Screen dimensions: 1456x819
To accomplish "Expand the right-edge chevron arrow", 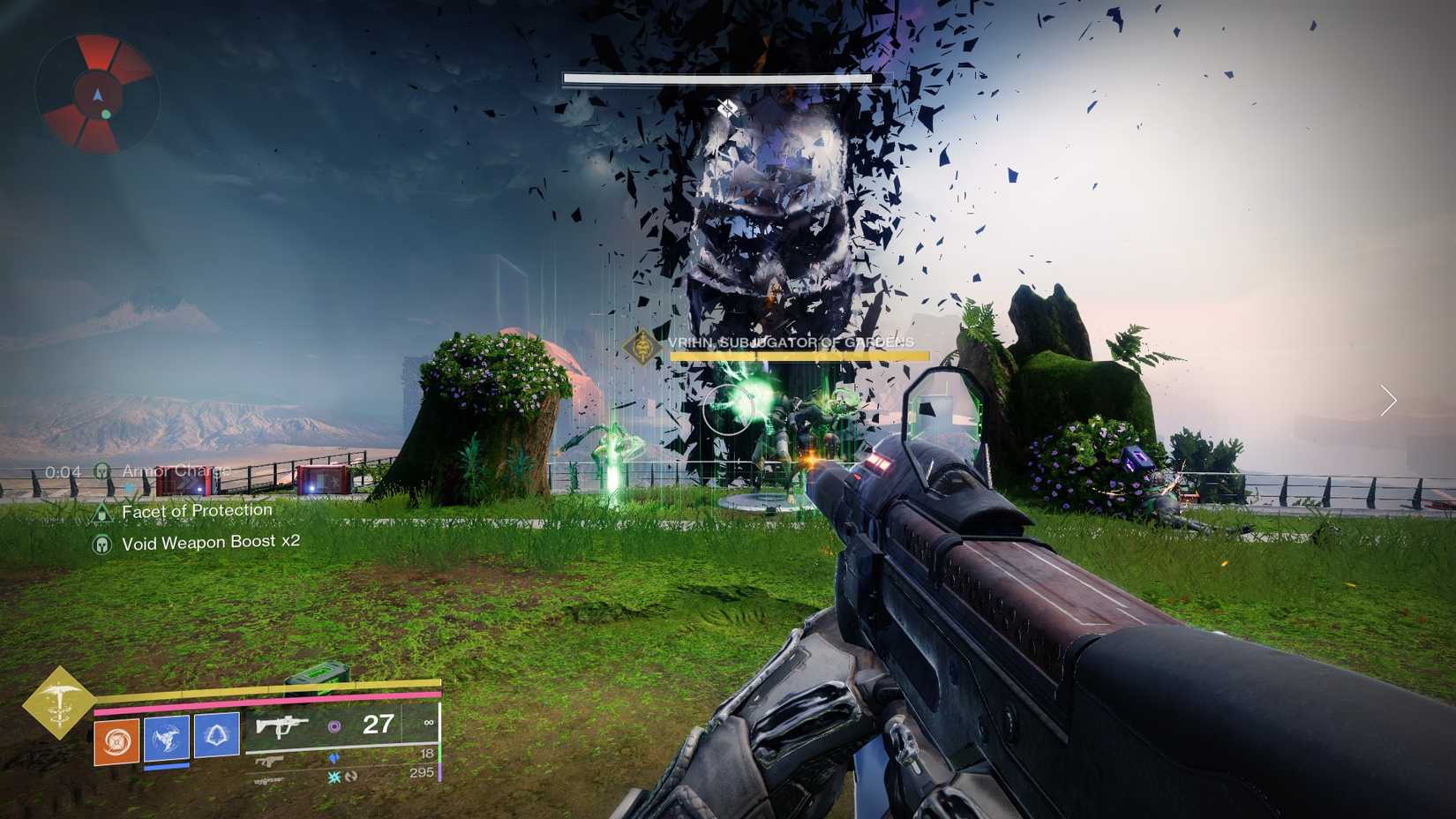I will tap(1389, 402).
